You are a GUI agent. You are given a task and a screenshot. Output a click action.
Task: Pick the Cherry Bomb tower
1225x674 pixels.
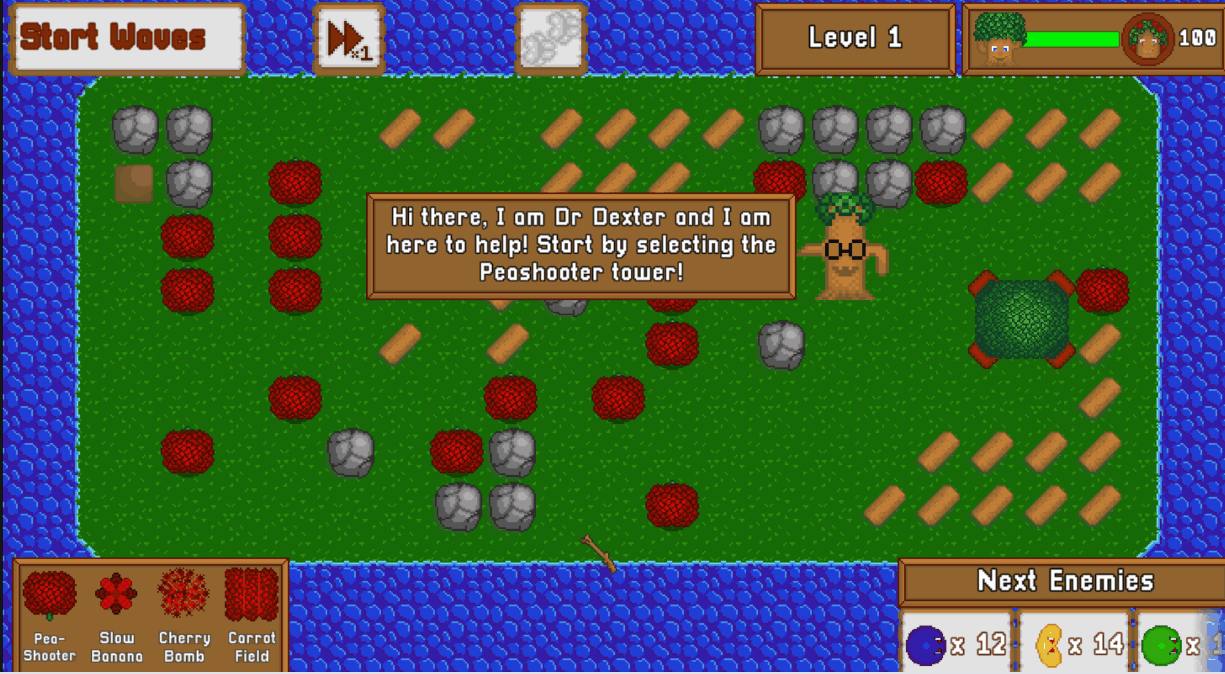184,614
